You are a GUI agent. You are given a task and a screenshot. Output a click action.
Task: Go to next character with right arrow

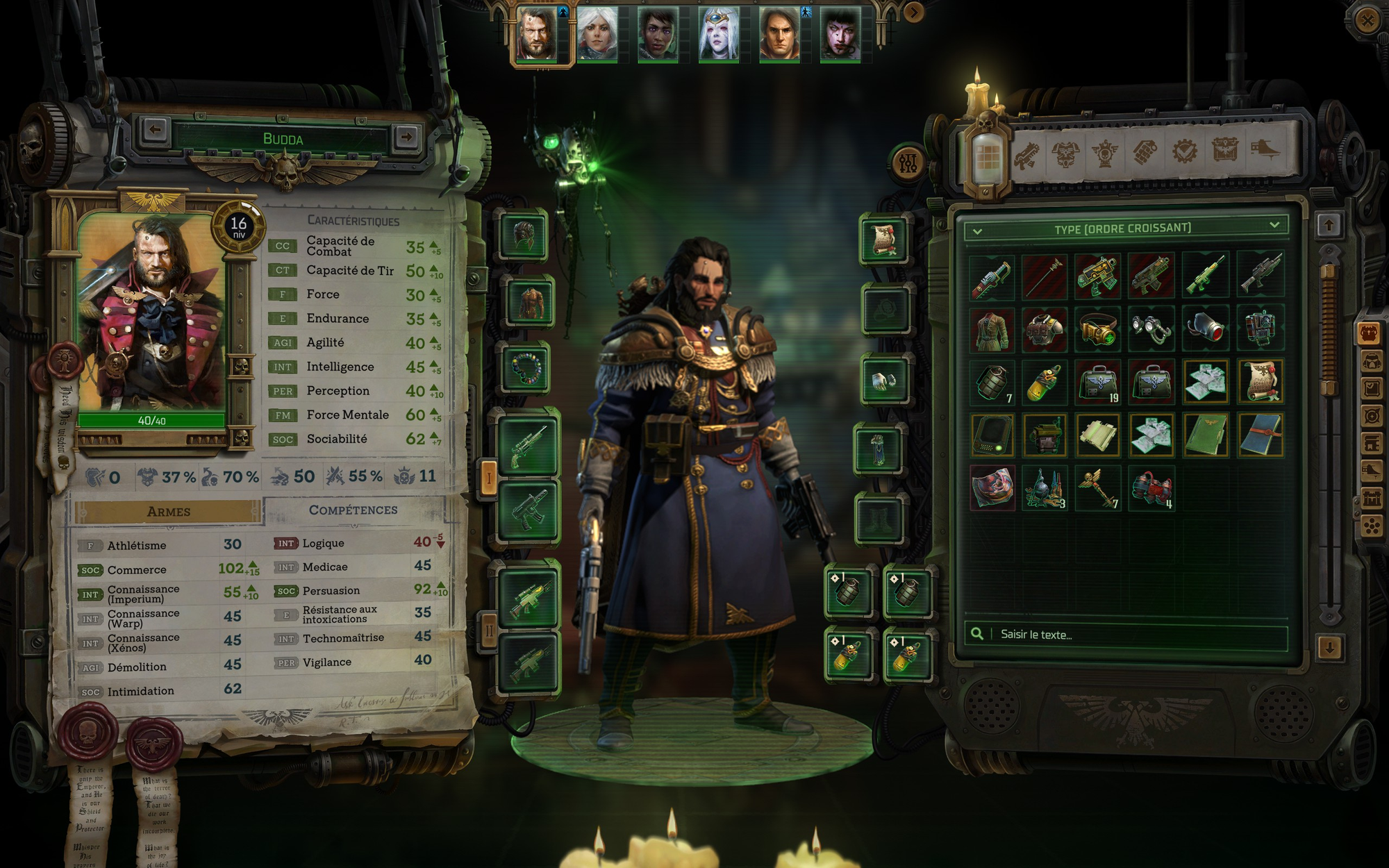tap(406, 136)
